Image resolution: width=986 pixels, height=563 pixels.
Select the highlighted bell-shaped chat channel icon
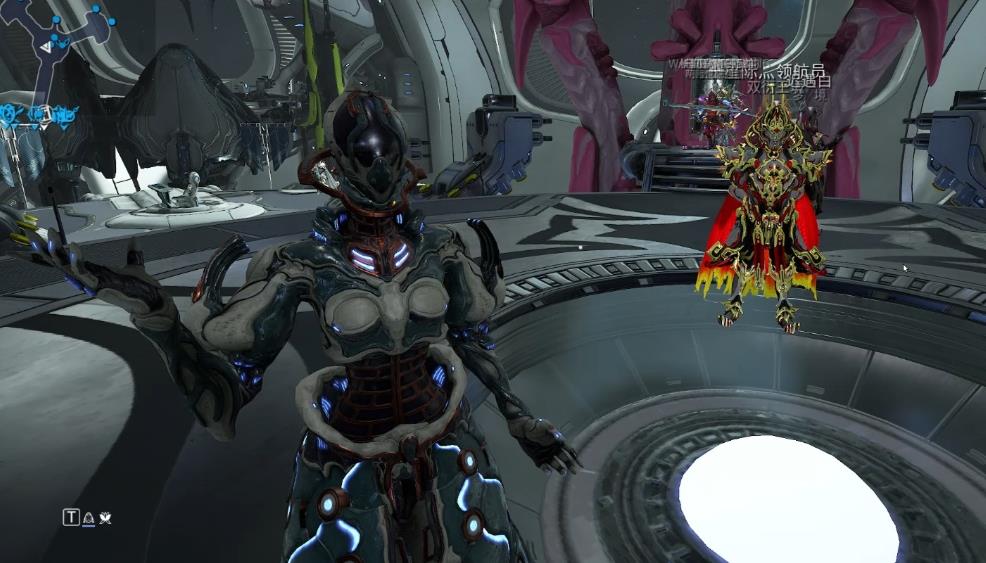click(x=88, y=517)
